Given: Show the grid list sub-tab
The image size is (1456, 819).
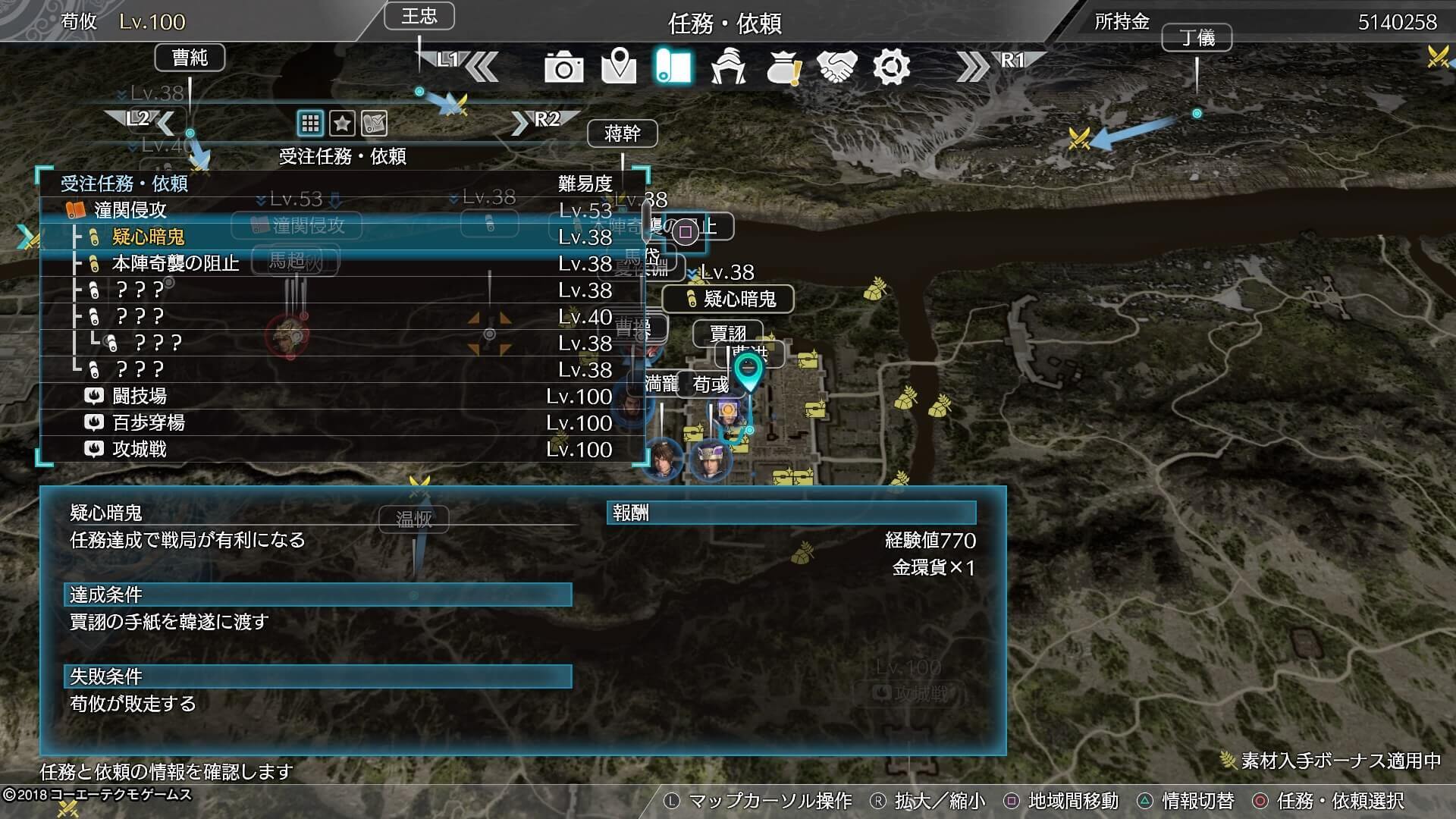Looking at the screenshot, I should [x=310, y=123].
